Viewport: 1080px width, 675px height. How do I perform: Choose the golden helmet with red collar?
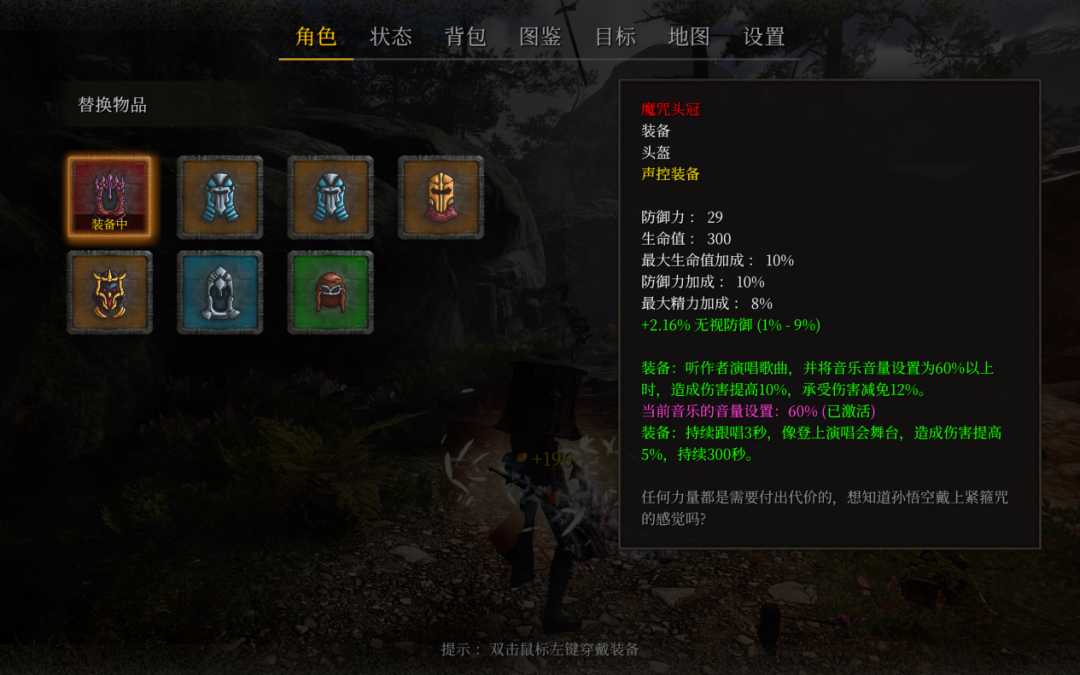click(x=441, y=197)
